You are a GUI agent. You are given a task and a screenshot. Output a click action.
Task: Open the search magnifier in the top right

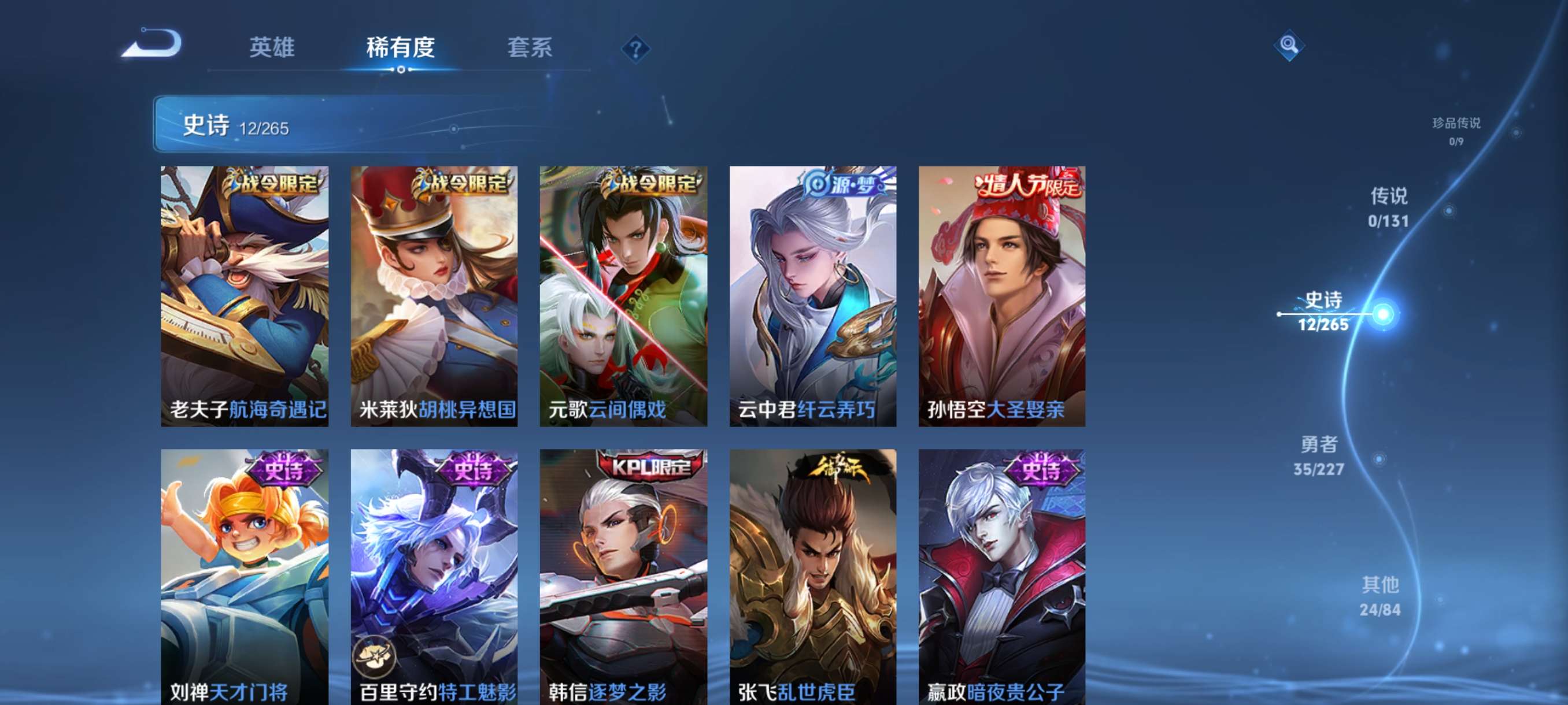[x=1290, y=46]
